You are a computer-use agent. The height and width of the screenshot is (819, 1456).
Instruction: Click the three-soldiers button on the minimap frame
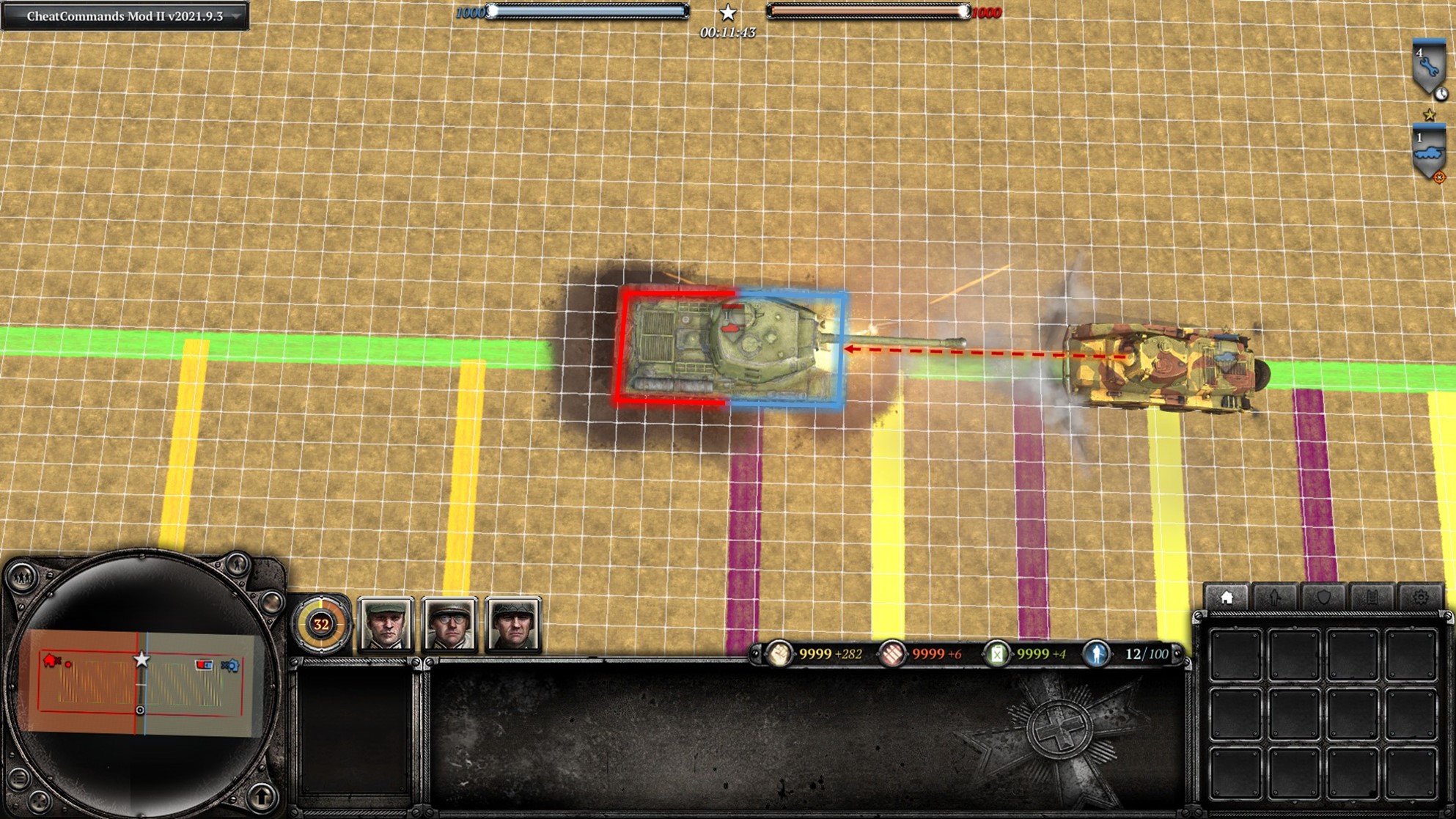click(22, 579)
